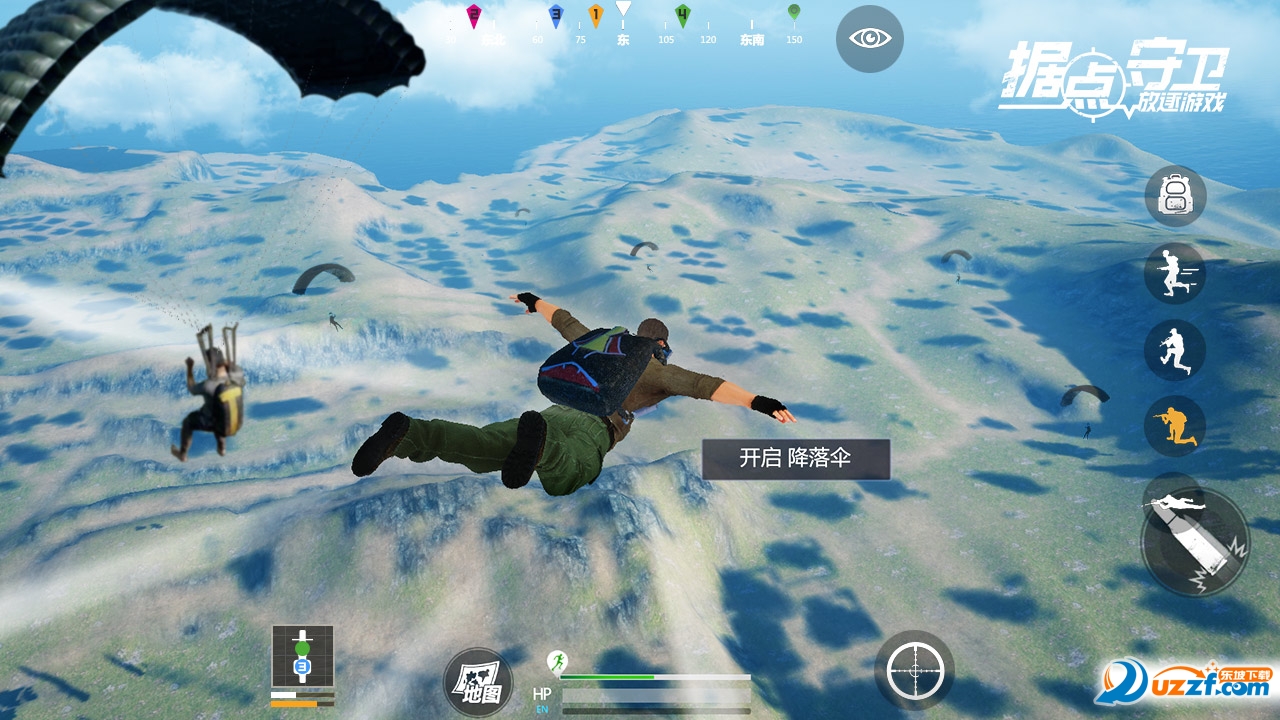The image size is (1280, 720).
Task: Open the 地图 map button
Action: pos(477,683)
